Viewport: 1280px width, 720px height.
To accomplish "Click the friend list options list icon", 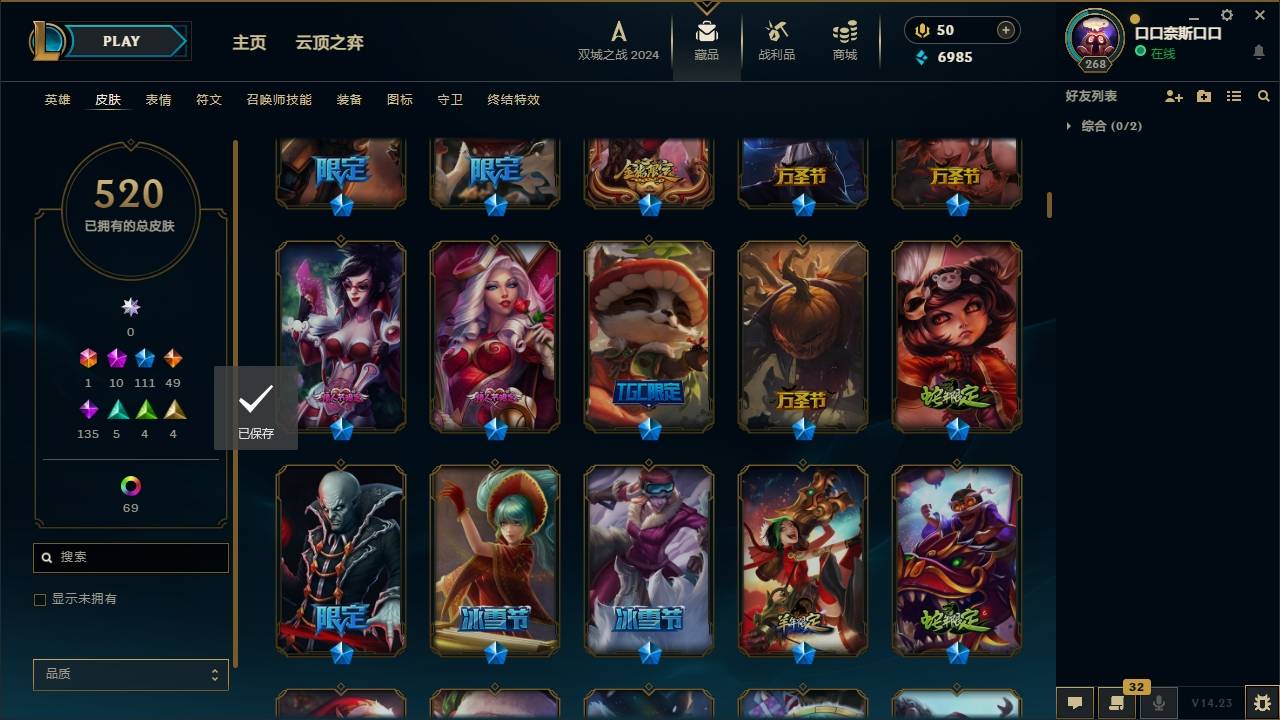I will coord(1233,96).
